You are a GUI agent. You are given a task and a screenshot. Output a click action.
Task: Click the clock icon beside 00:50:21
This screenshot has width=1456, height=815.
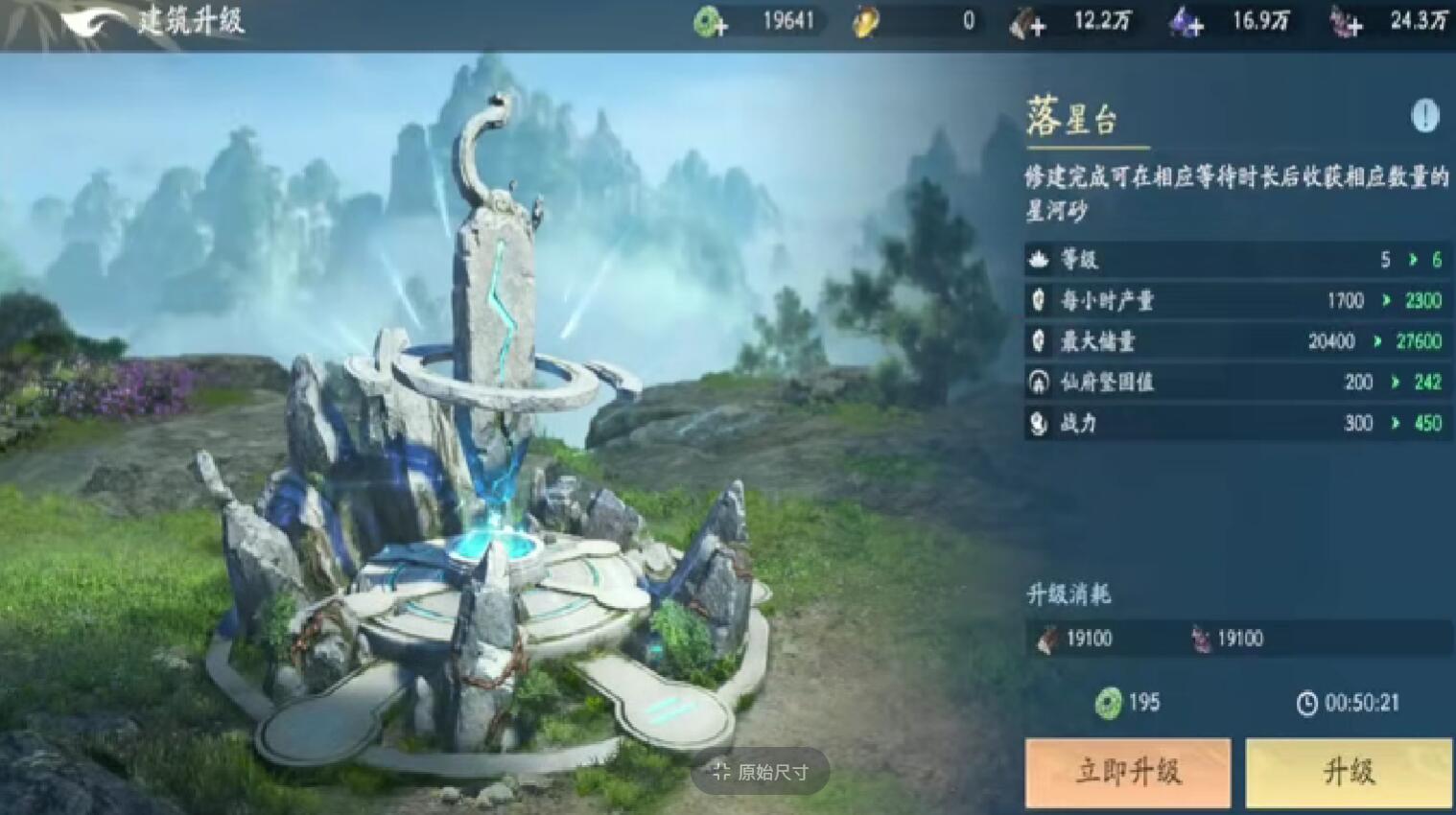pyautogui.click(x=1306, y=703)
